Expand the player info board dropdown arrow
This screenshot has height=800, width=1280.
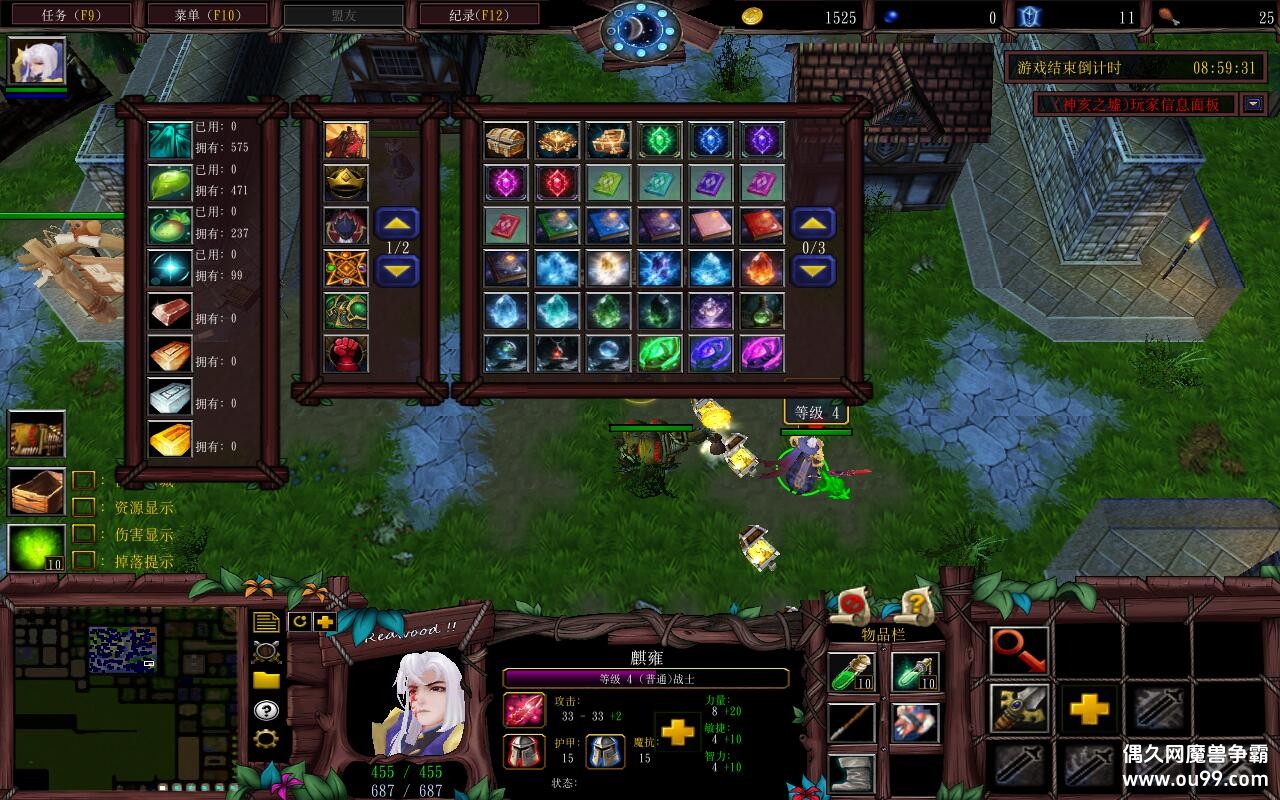(x=1253, y=104)
